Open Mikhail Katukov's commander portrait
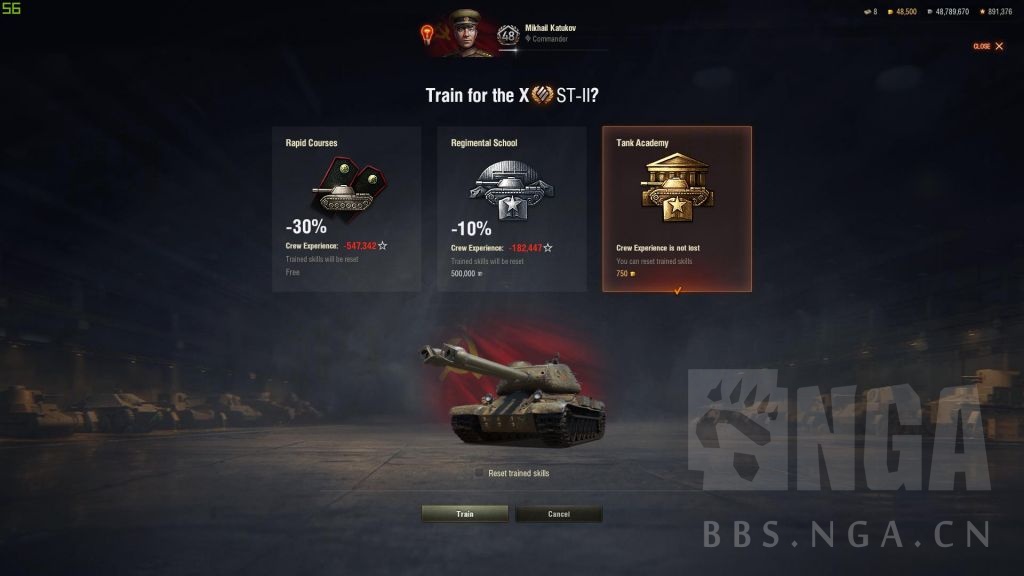The image size is (1024, 576). [x=465, y=33]
